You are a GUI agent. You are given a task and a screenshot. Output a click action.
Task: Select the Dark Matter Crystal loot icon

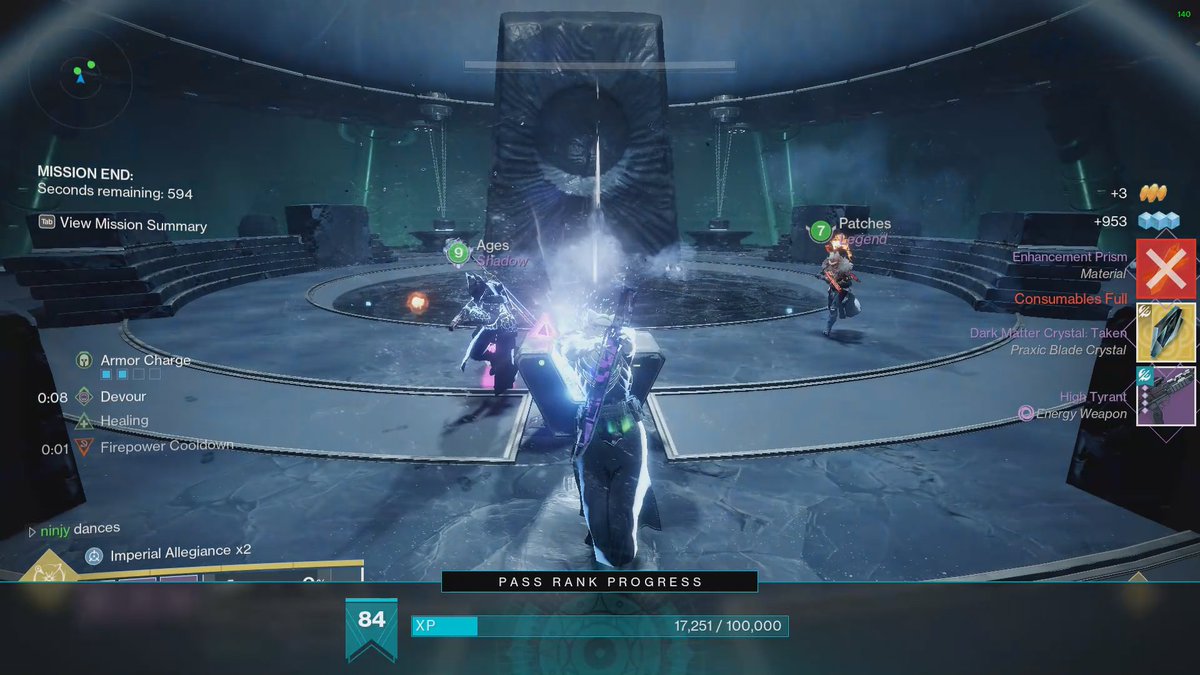1166,333
